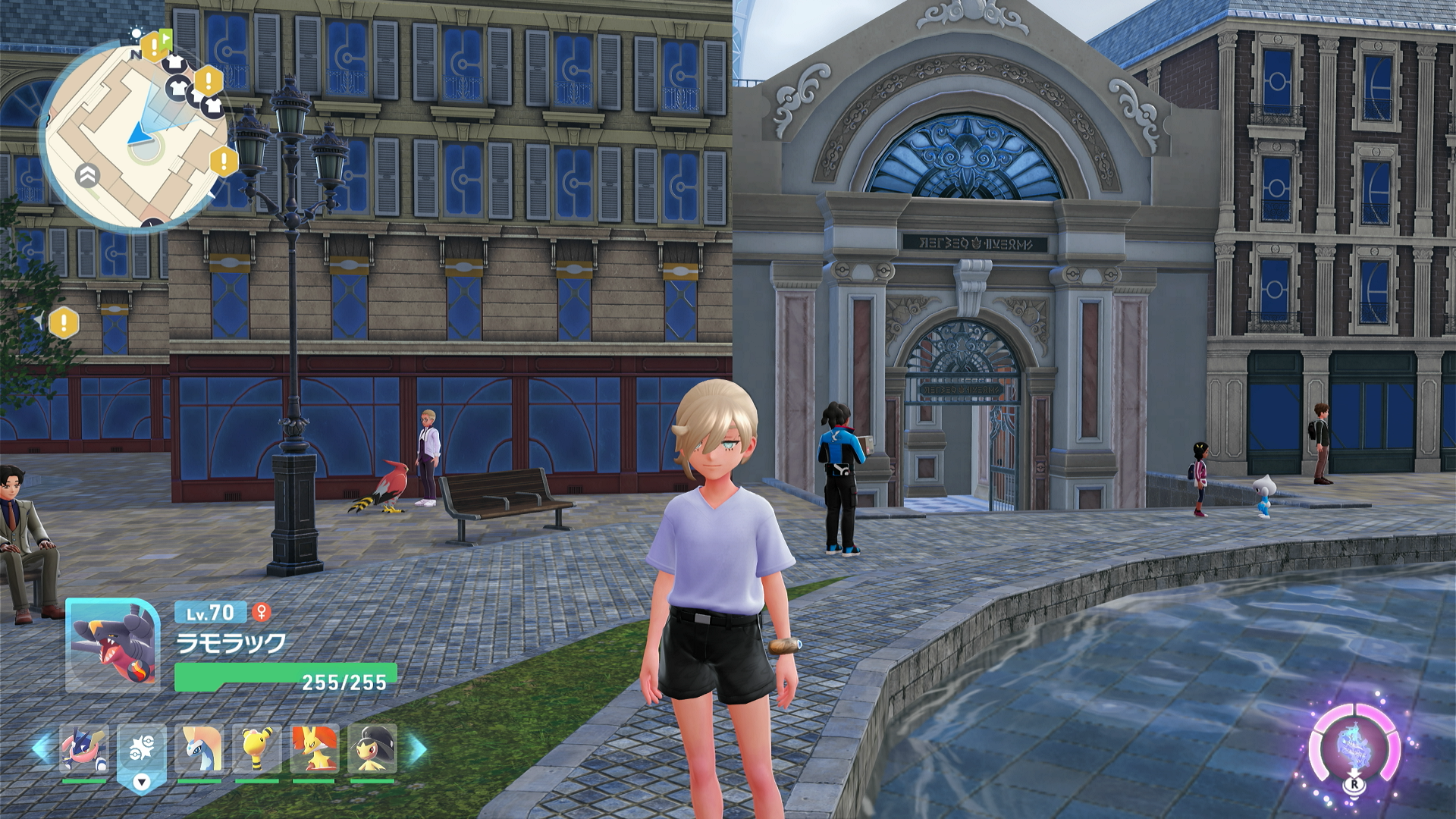Viewport: 1456px width, 819px height.
Task: Click the highlighted Poké Ball party slot
Action: (141, 750)
